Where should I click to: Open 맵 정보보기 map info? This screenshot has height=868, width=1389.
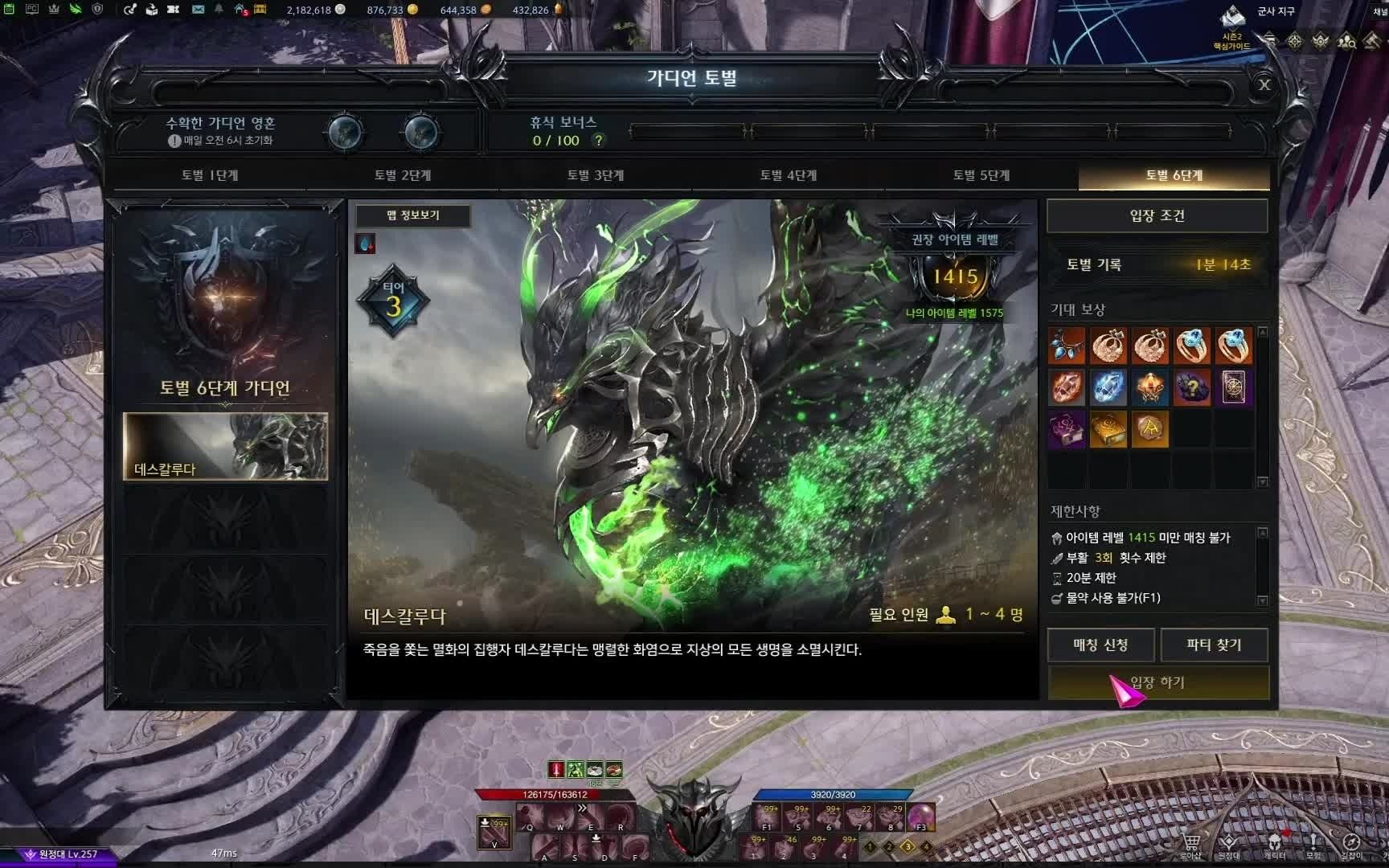coord(413,215)
